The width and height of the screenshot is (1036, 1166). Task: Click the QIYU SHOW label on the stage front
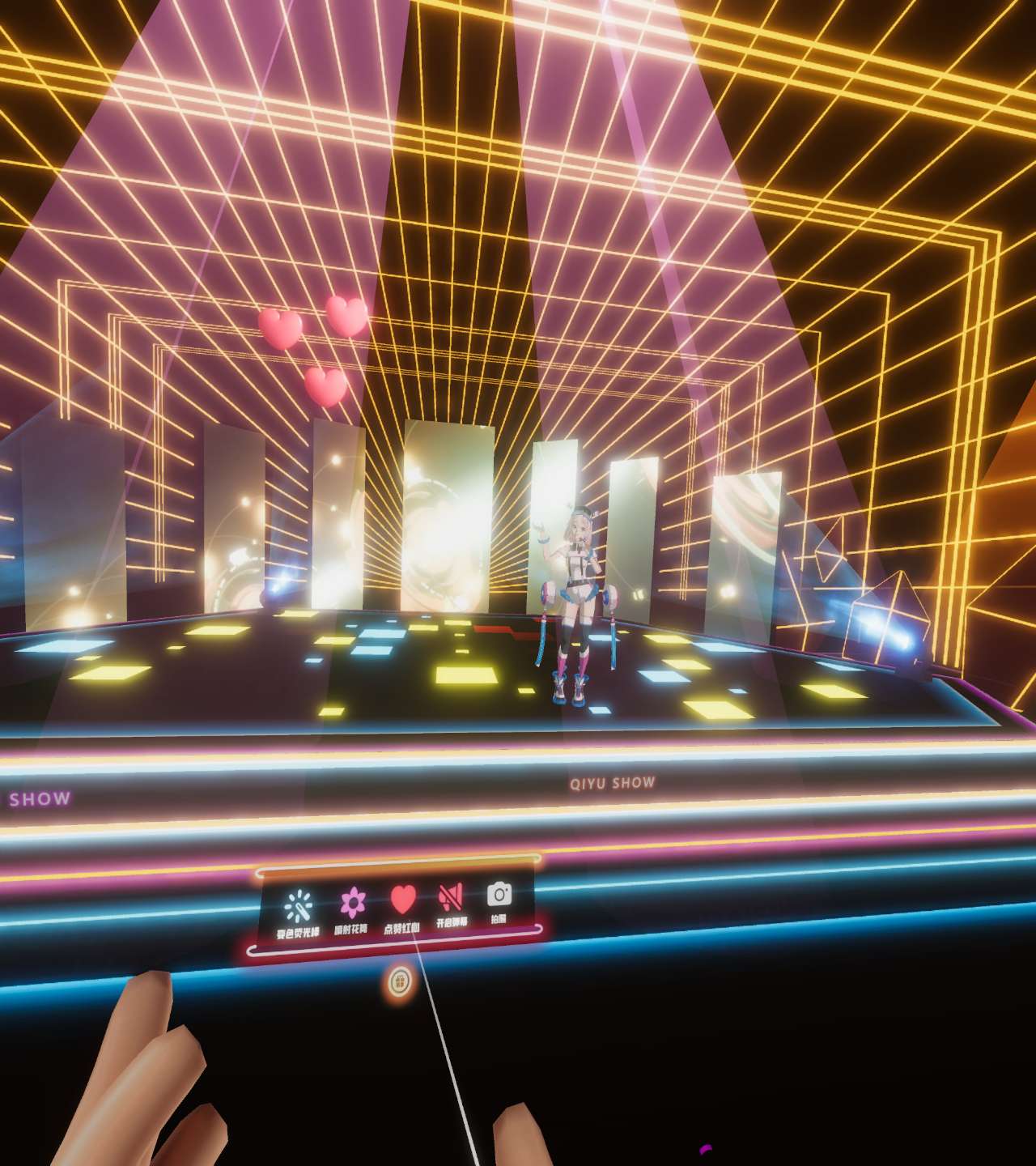pyautogui.click(x=612, y=781)
